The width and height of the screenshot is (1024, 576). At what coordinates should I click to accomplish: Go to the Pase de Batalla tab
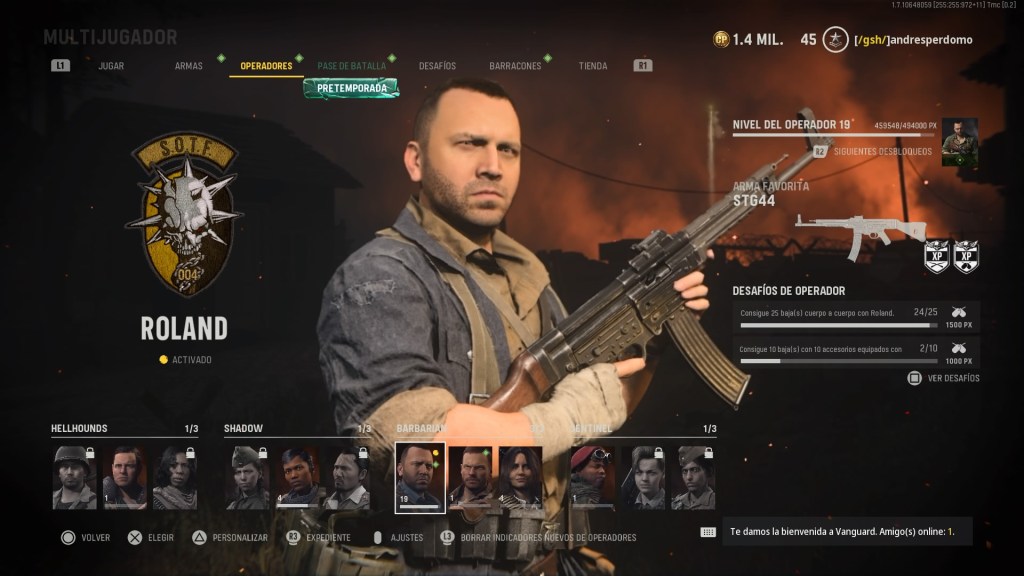pos(351,66)
